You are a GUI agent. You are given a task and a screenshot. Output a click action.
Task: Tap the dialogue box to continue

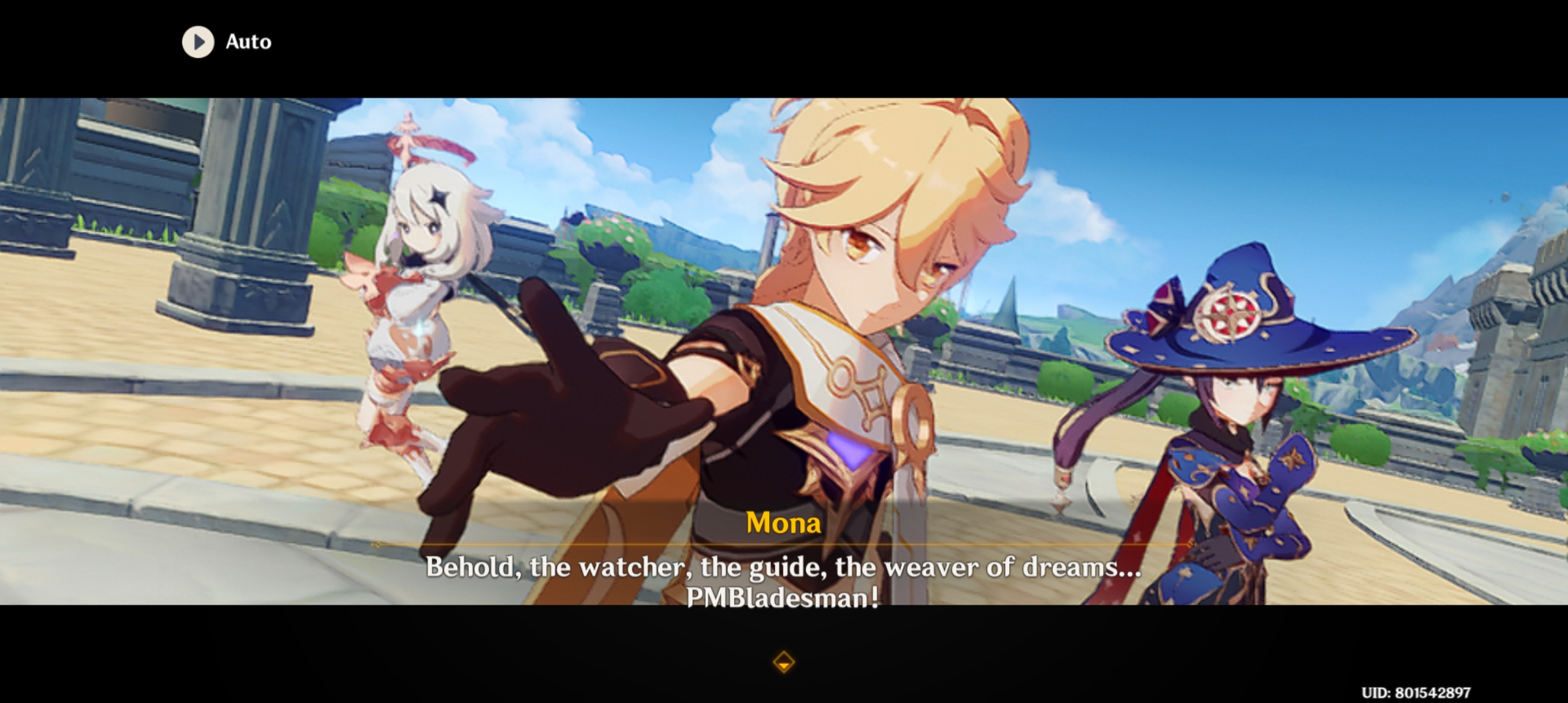(781, 579)
